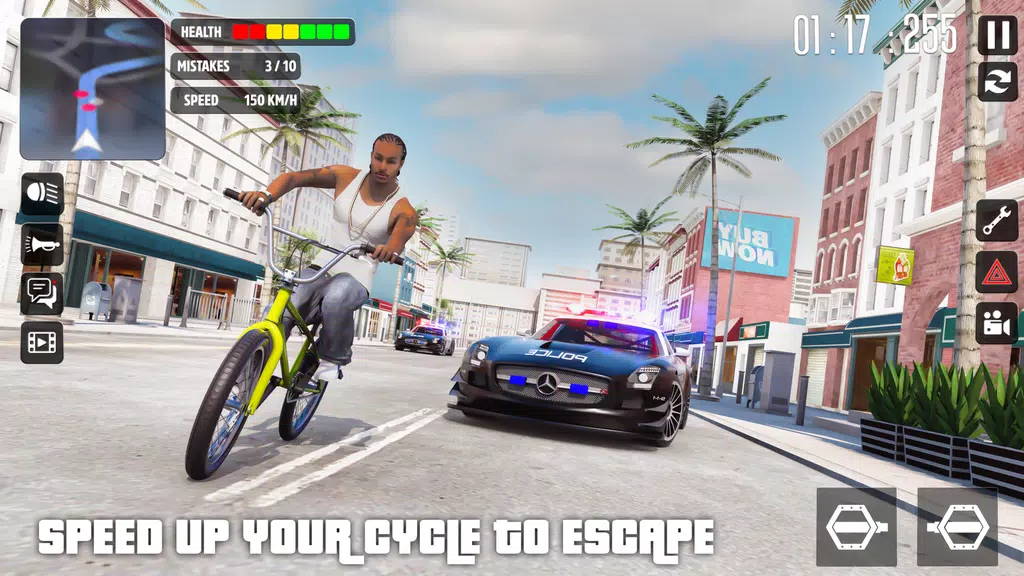This screenshot has width=1024, height=576.
Task: Open the navigation minimap
Action: tap(92, 89)
